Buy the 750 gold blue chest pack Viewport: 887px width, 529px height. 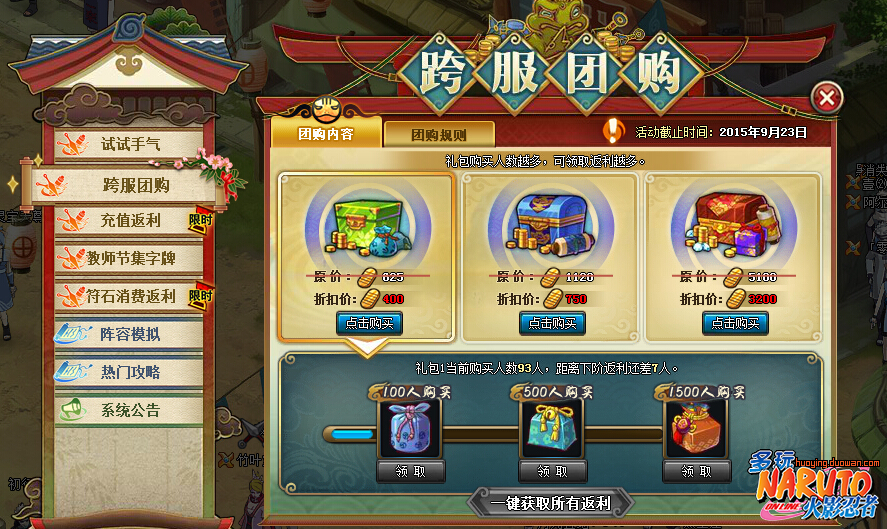tap(552, 323)
